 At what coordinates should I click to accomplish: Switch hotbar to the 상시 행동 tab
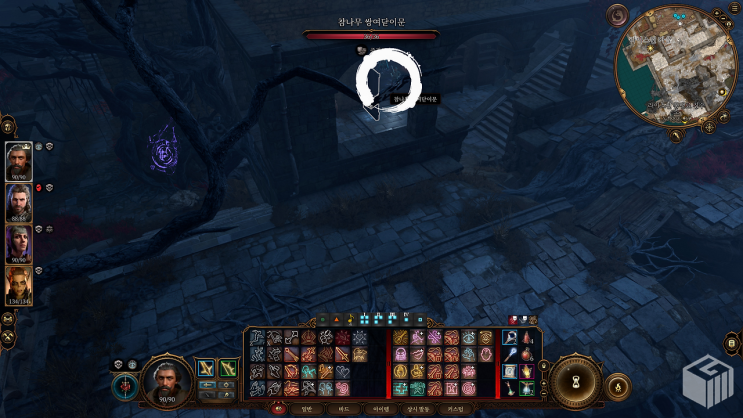tap(418, 408)
